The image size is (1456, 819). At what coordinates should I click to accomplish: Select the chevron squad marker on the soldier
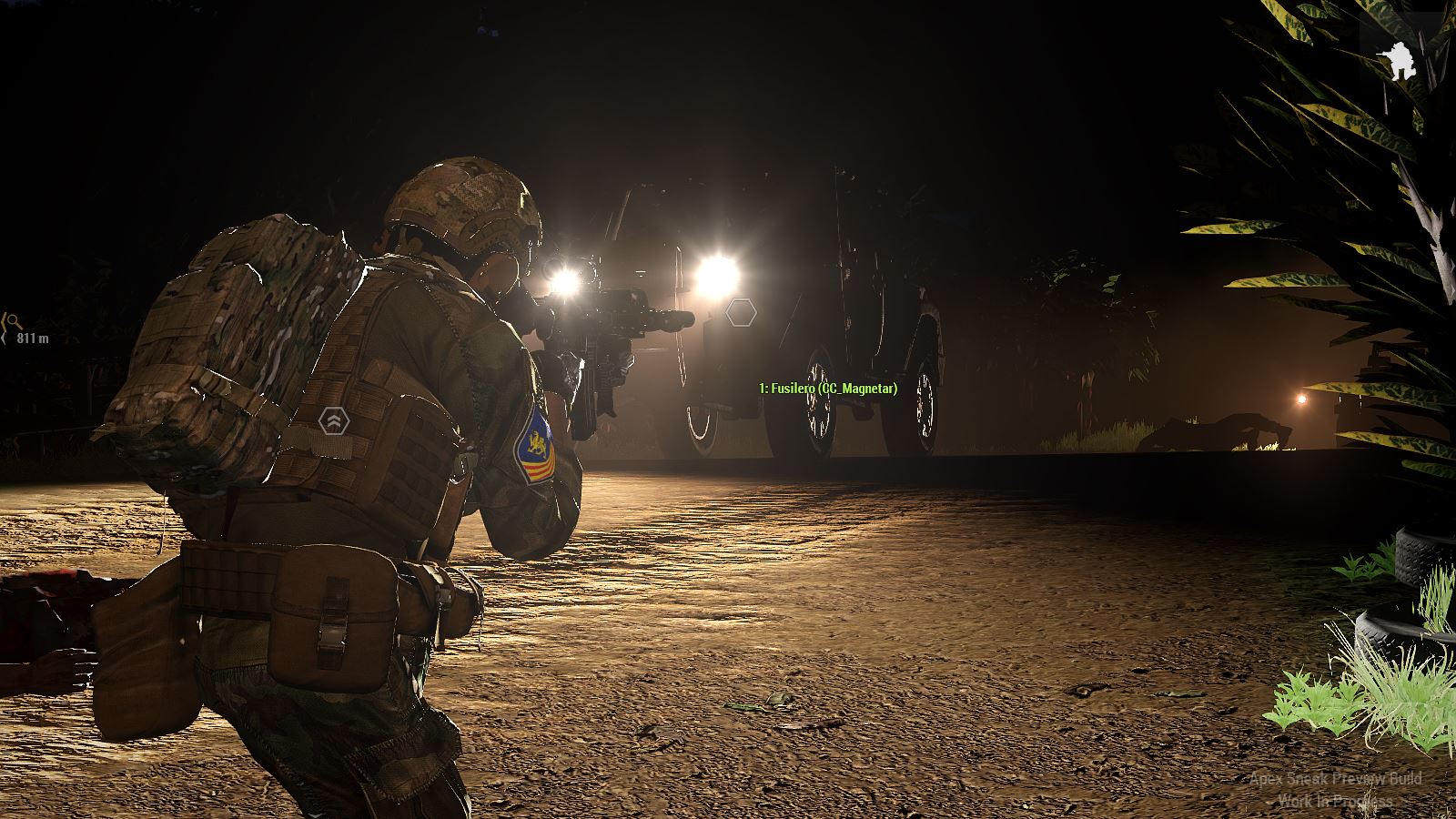(x=335, y=420)
